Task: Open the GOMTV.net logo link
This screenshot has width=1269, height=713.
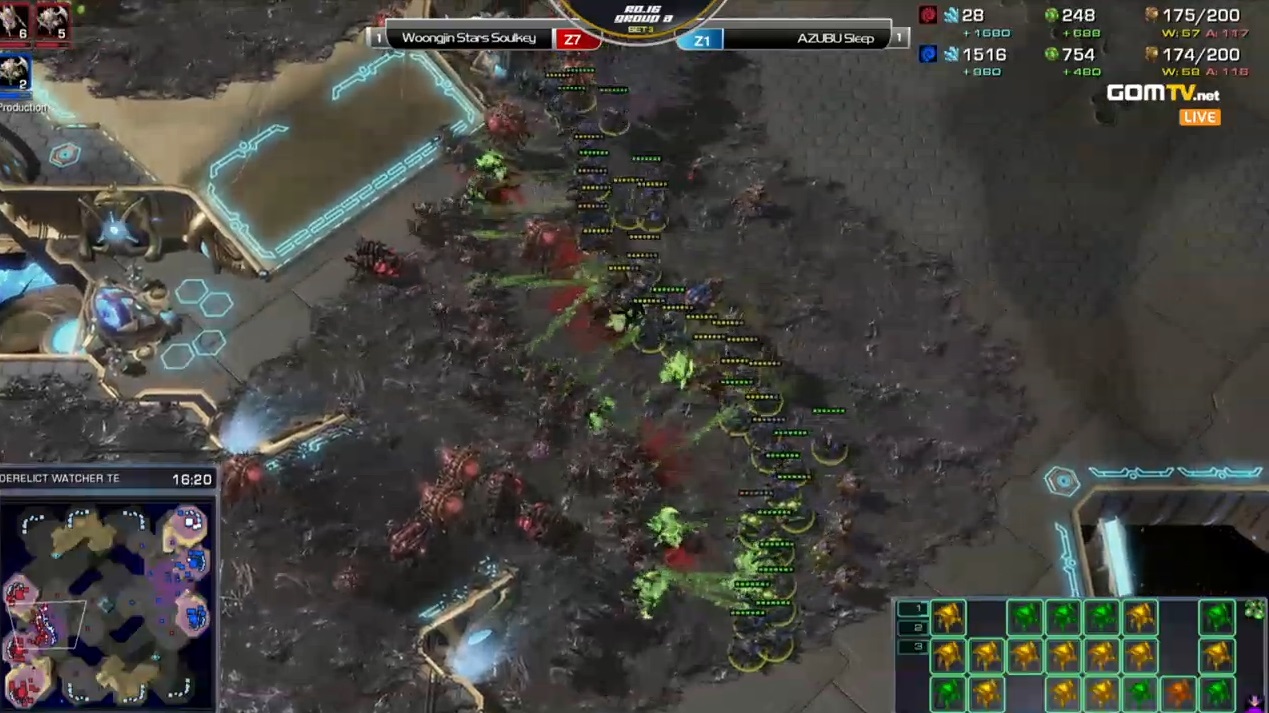Action: point(1162,94)
